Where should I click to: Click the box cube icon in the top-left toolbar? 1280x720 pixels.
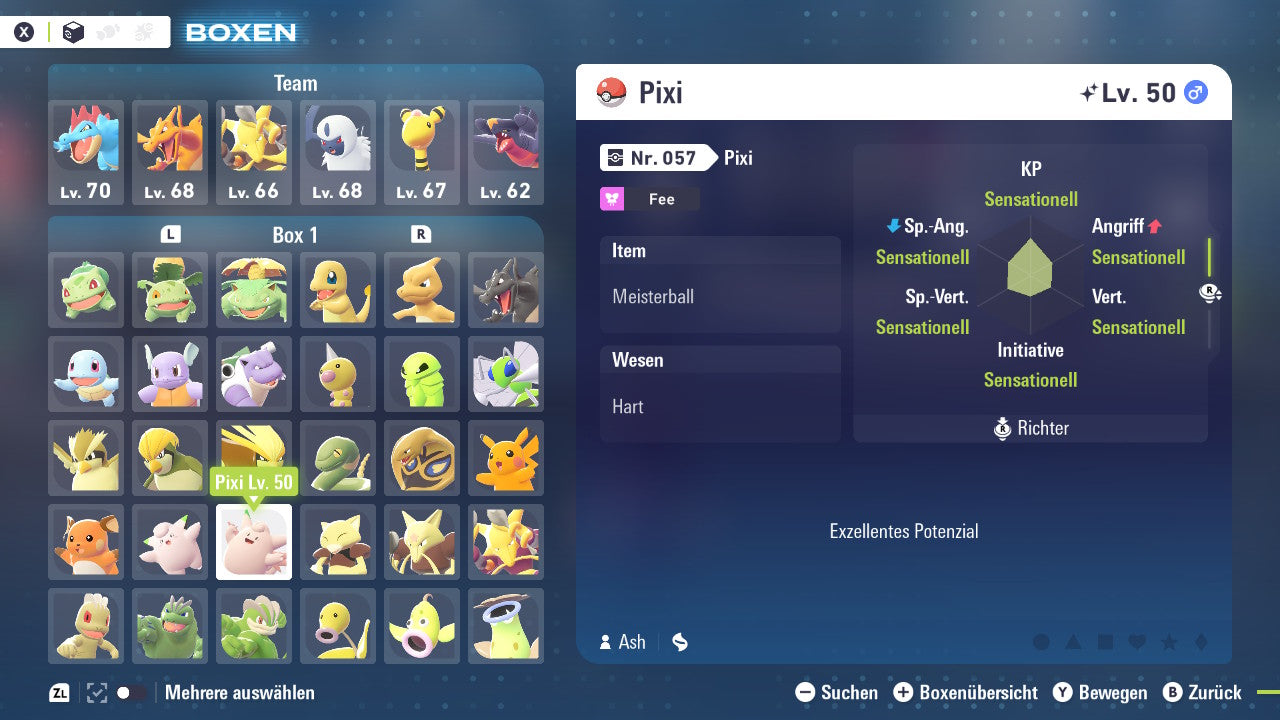[73, 31]
